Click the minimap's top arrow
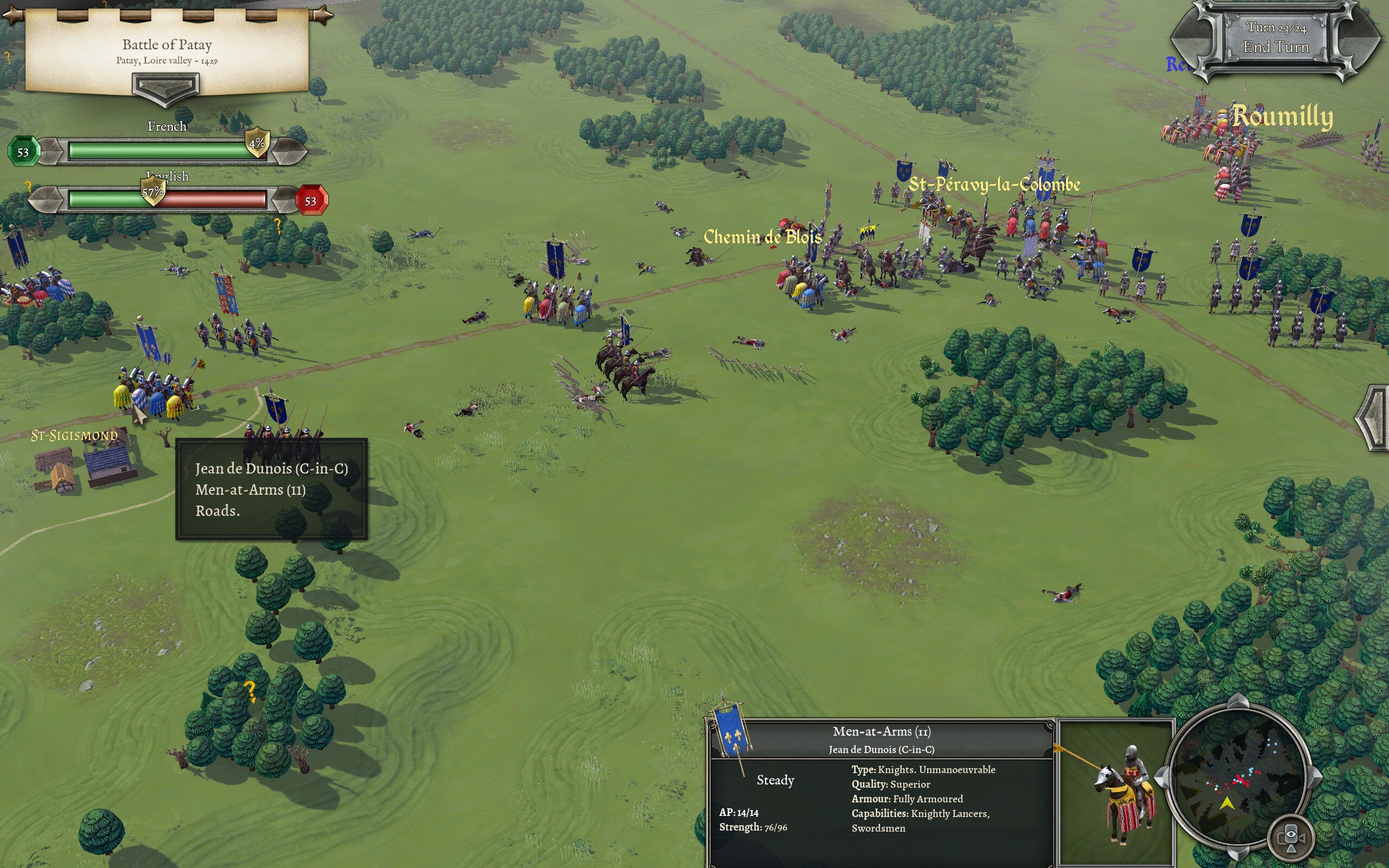Screen dimensions: 1389x868 [x=1238, y=702]
